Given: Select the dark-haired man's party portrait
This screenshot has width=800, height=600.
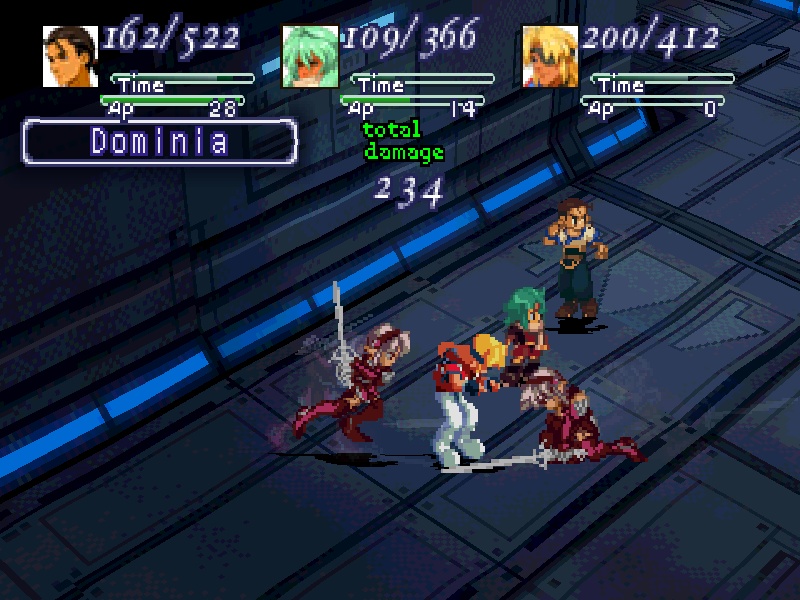Looking at the screenshot, I should pos(70,56).
